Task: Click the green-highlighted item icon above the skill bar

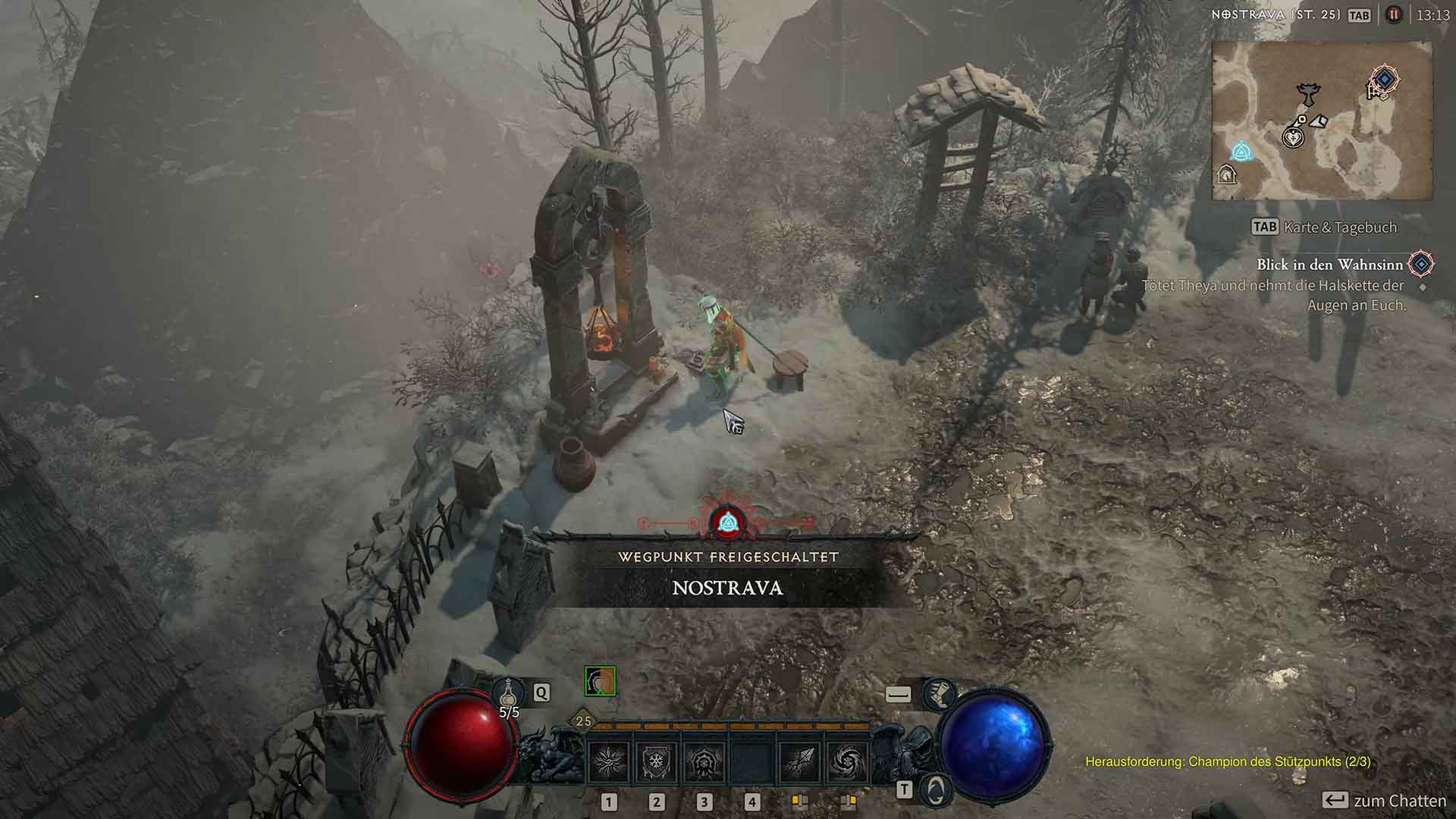Action: [x=599, y=682]
